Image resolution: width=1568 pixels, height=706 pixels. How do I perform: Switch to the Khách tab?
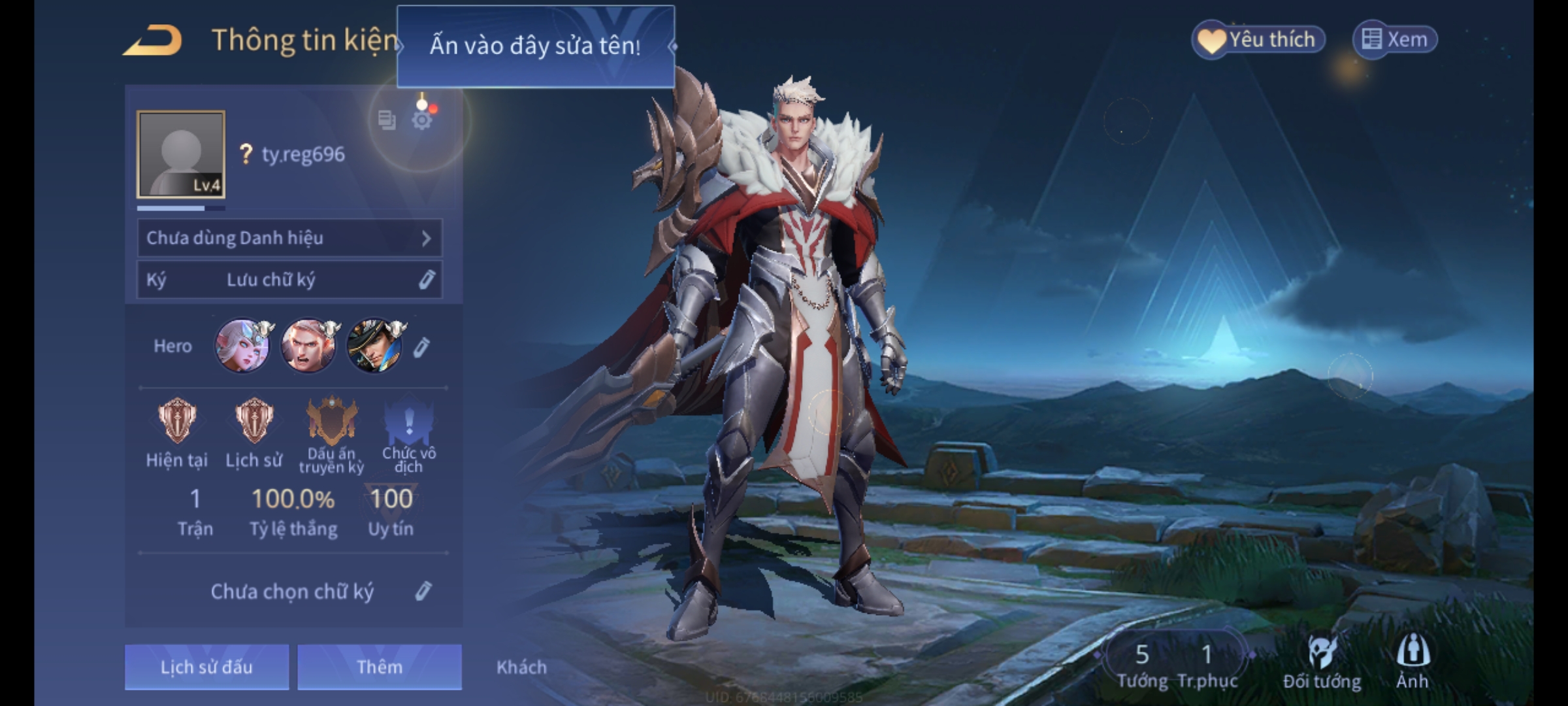tap(521, 667)
